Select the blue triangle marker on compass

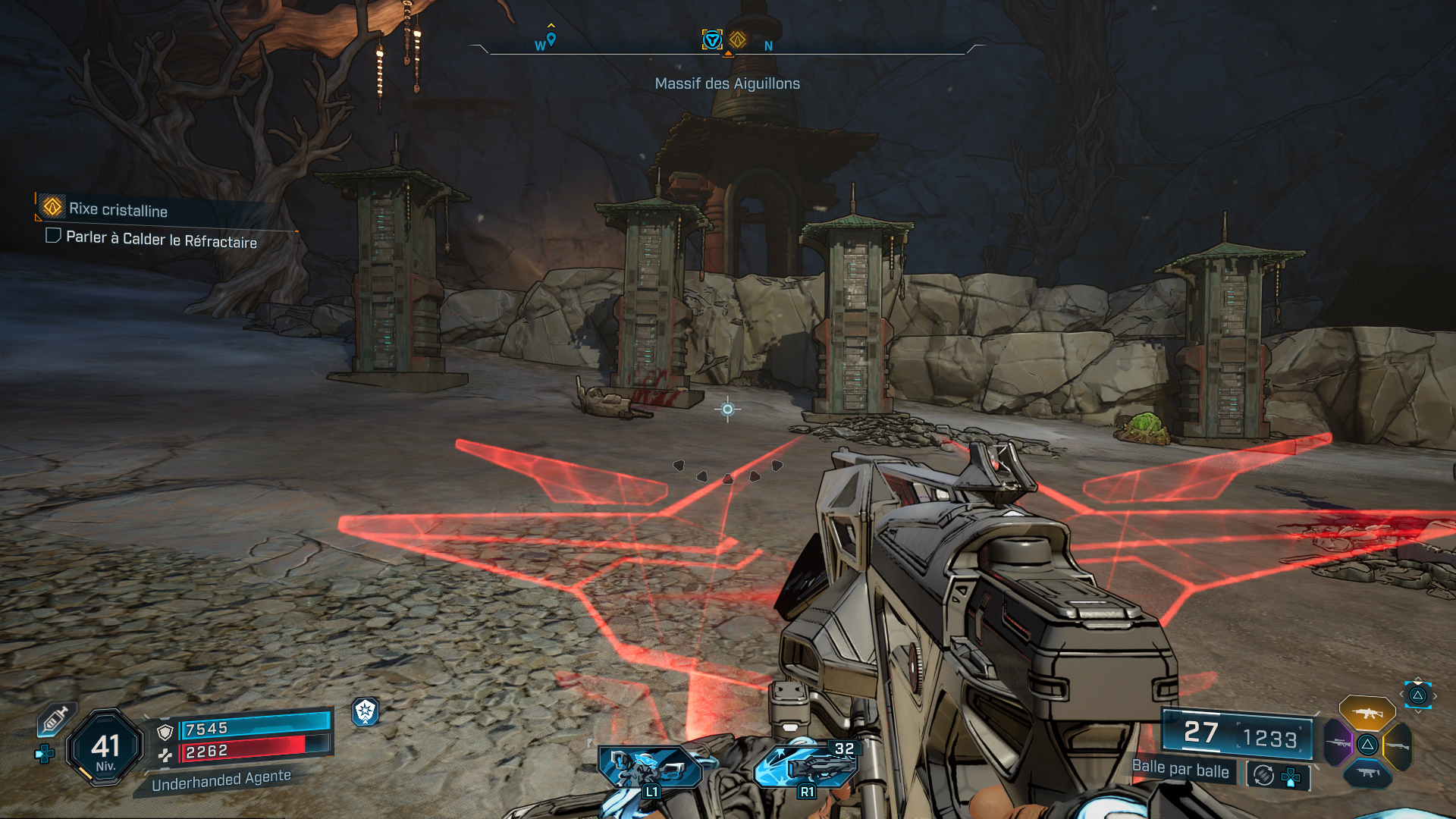[x=712, y=39]
